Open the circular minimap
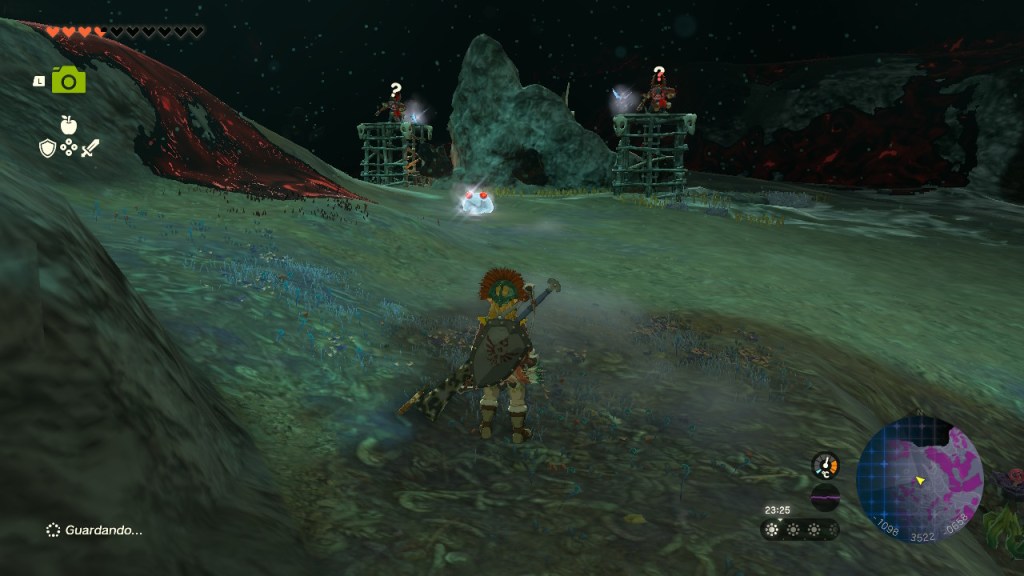This screenshot has width=1024, height=576. click(920, 480)
